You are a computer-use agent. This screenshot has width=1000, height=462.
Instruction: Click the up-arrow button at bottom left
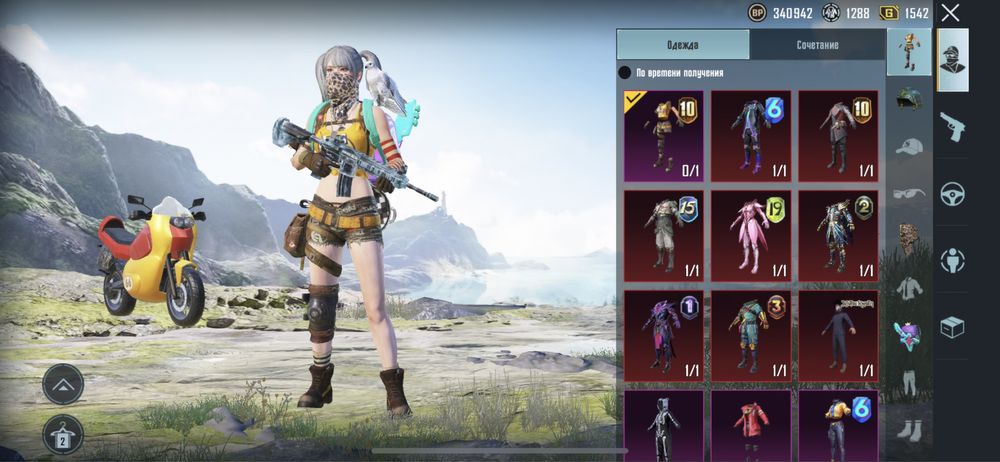(x=63, y=384)
